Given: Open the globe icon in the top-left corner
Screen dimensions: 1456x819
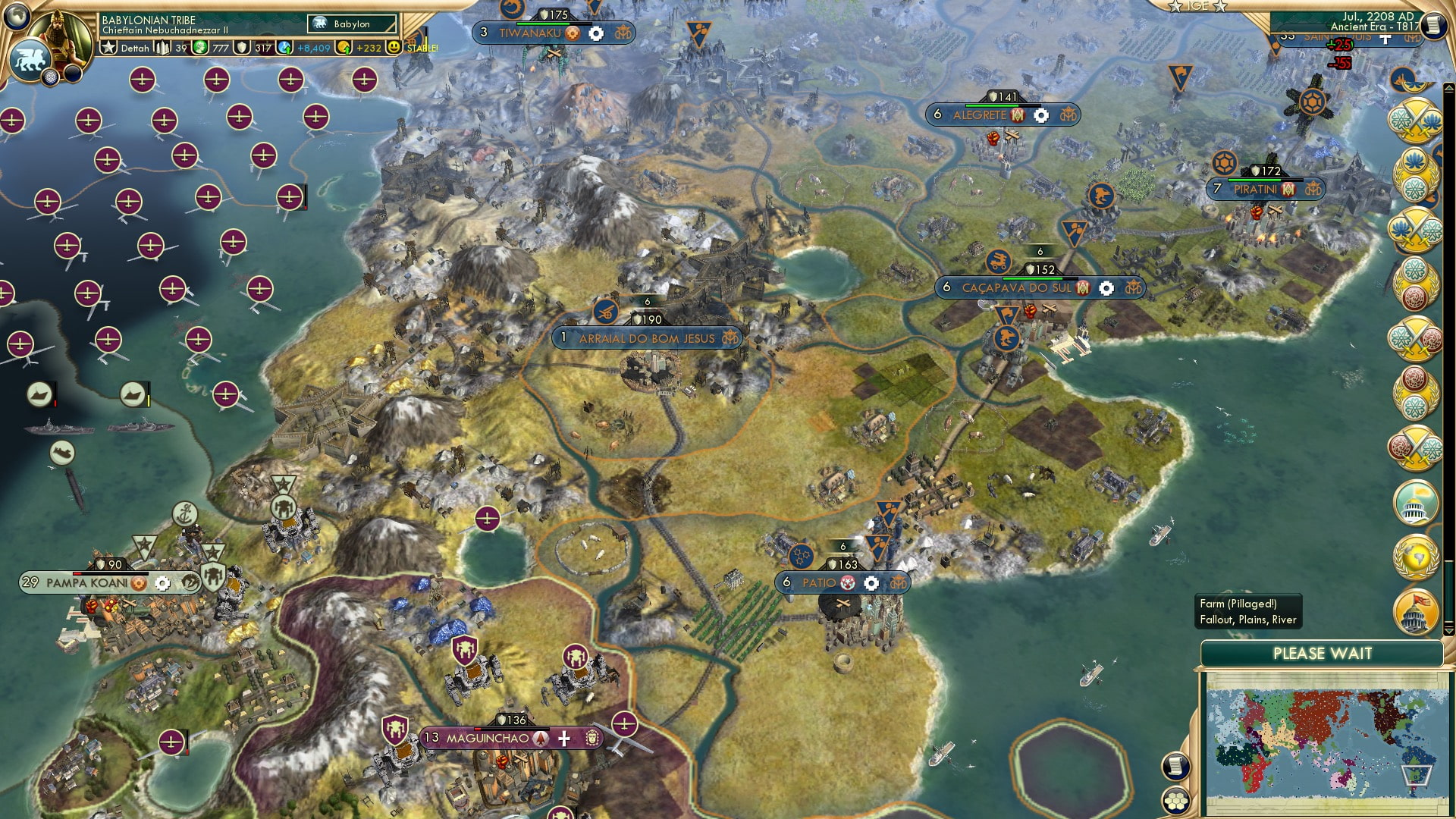Looking at the screenshot, I should point(17,15).
